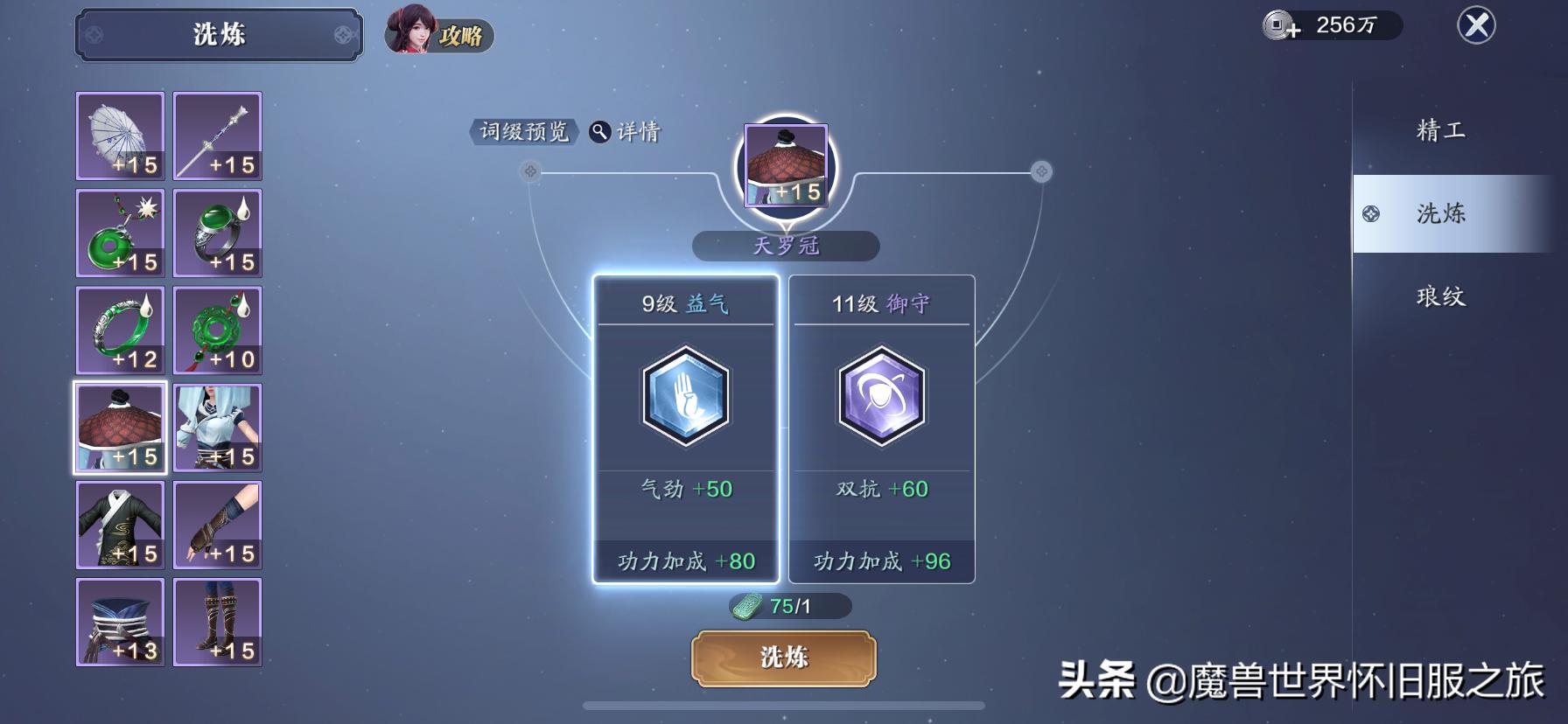Select the +13 belt equipment
The height and width of the screenshot is (724, 1568).
(120, 622)
